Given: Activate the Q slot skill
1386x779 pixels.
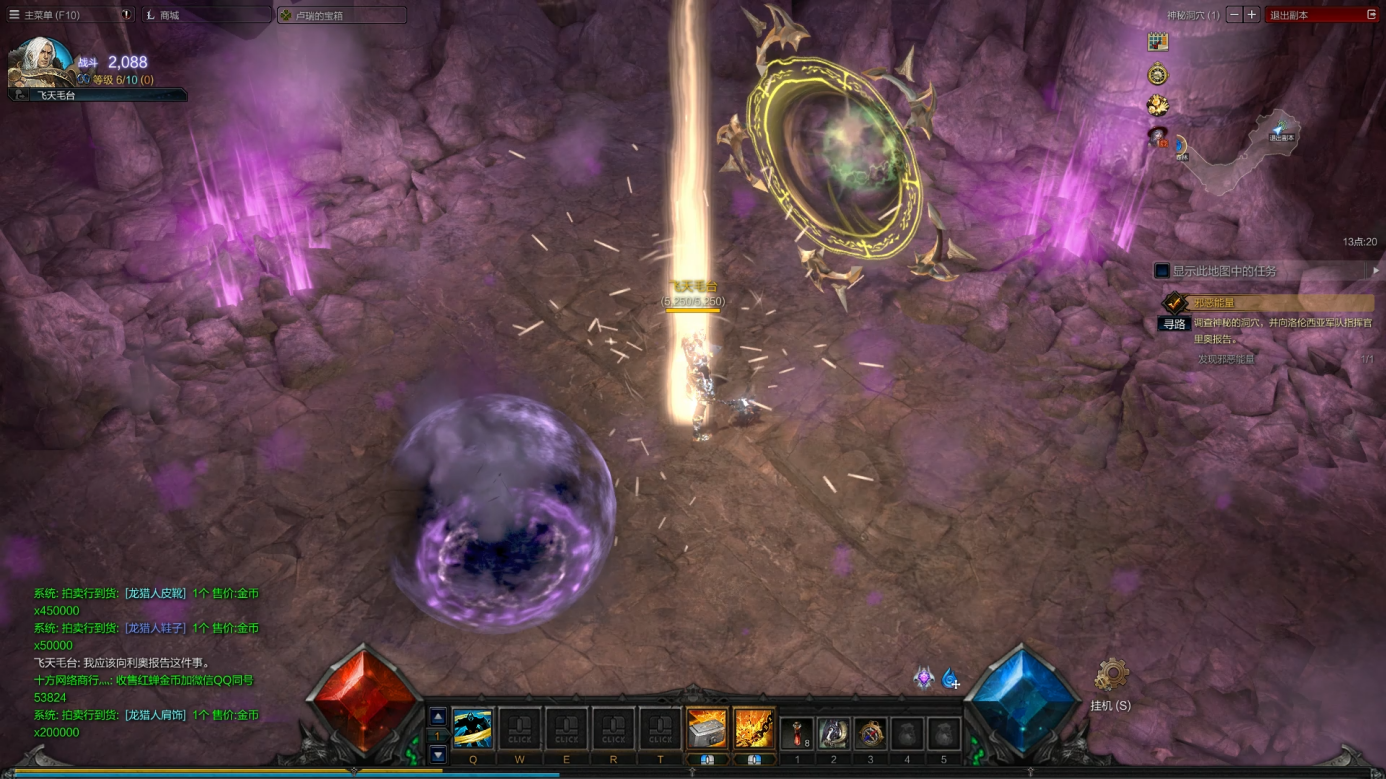Looking at the screenshot, I should click(x=472, y=729).
